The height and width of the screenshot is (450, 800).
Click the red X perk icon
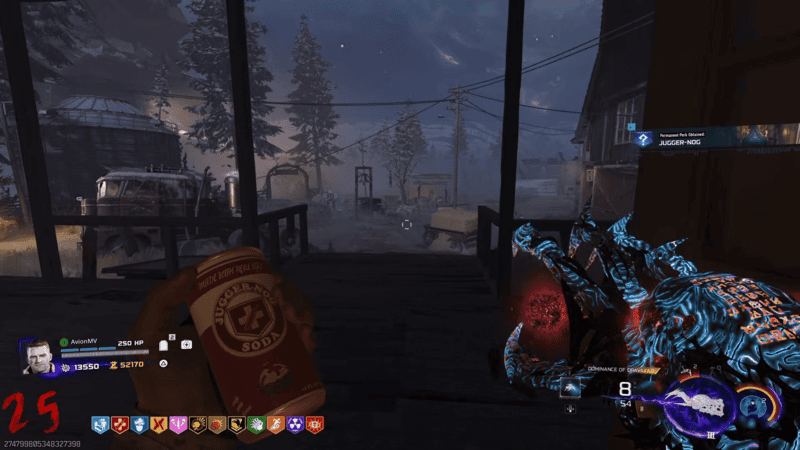(160, 425)
